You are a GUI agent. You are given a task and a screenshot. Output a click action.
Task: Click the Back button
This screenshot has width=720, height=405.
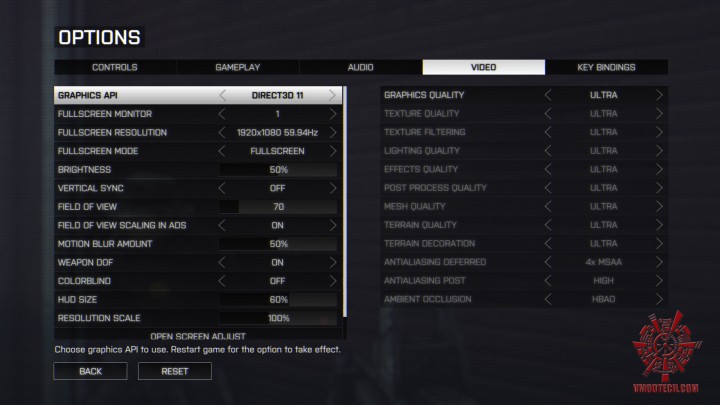[x=90, y=371]
